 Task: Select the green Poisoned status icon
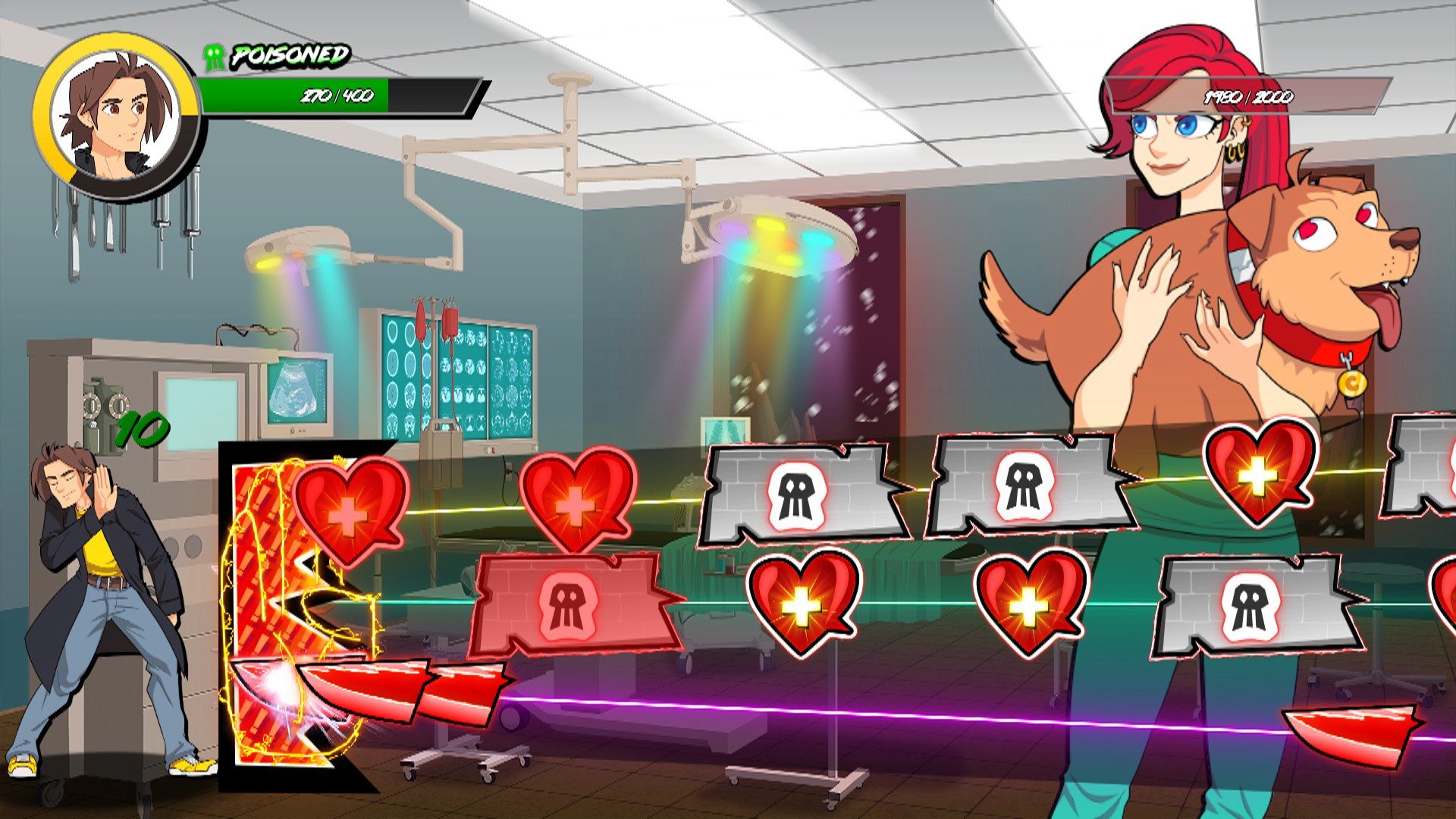(x=215, y=57)
